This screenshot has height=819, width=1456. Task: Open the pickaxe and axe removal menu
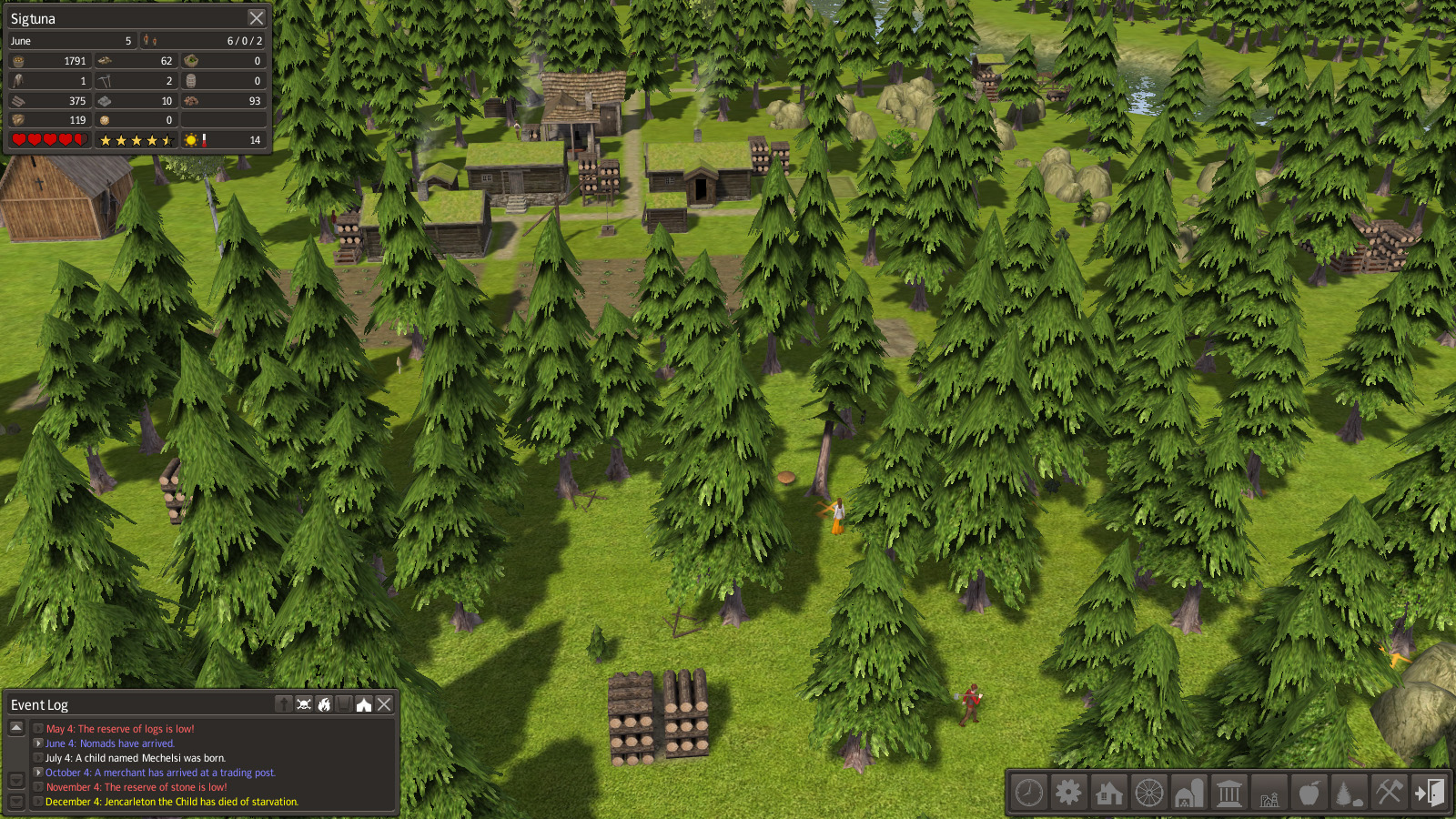(1389, 793)
